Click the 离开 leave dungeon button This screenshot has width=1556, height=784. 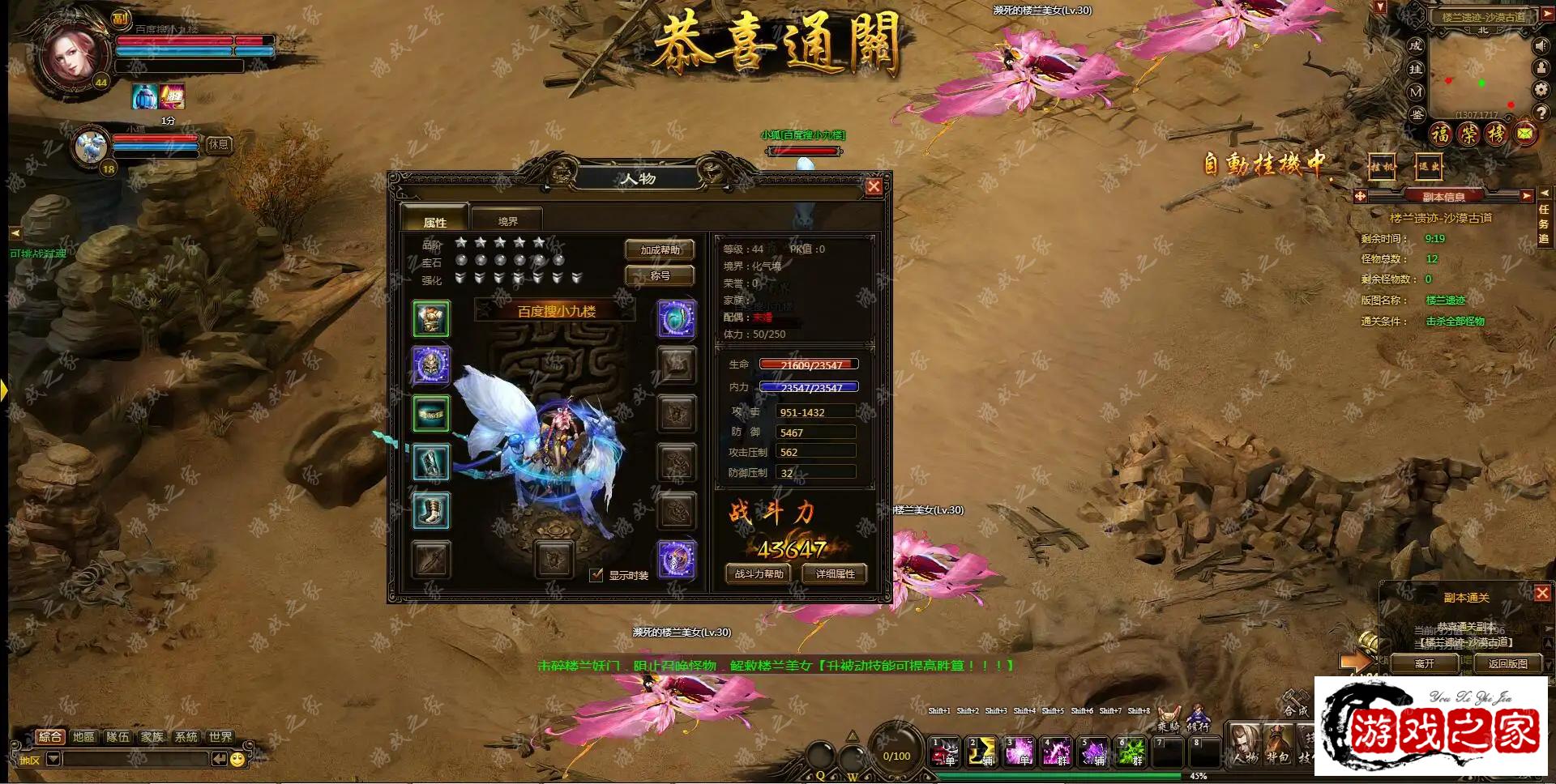1424,663
